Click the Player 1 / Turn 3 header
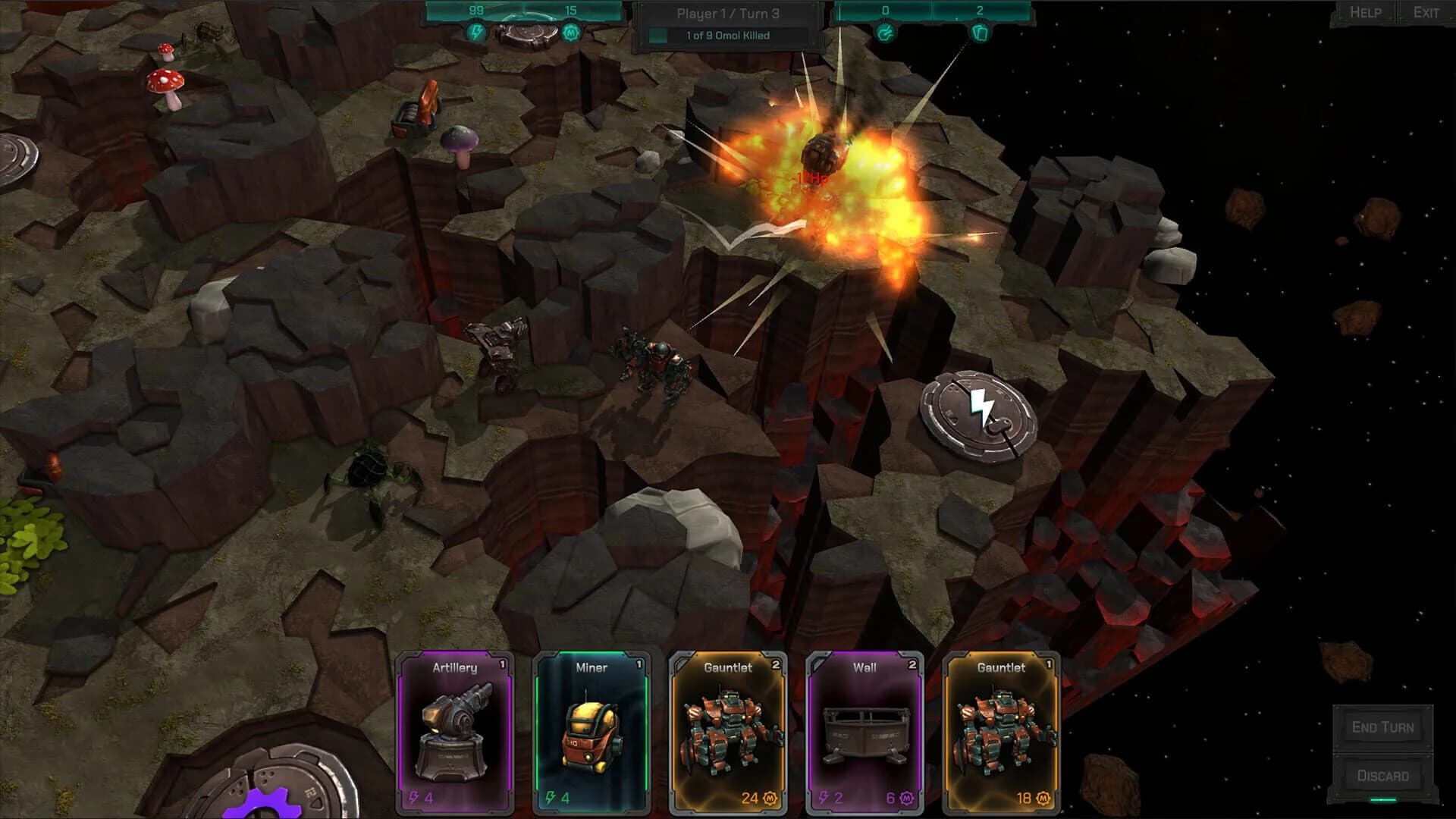1456x819 pixels. (x=728, y=13)
